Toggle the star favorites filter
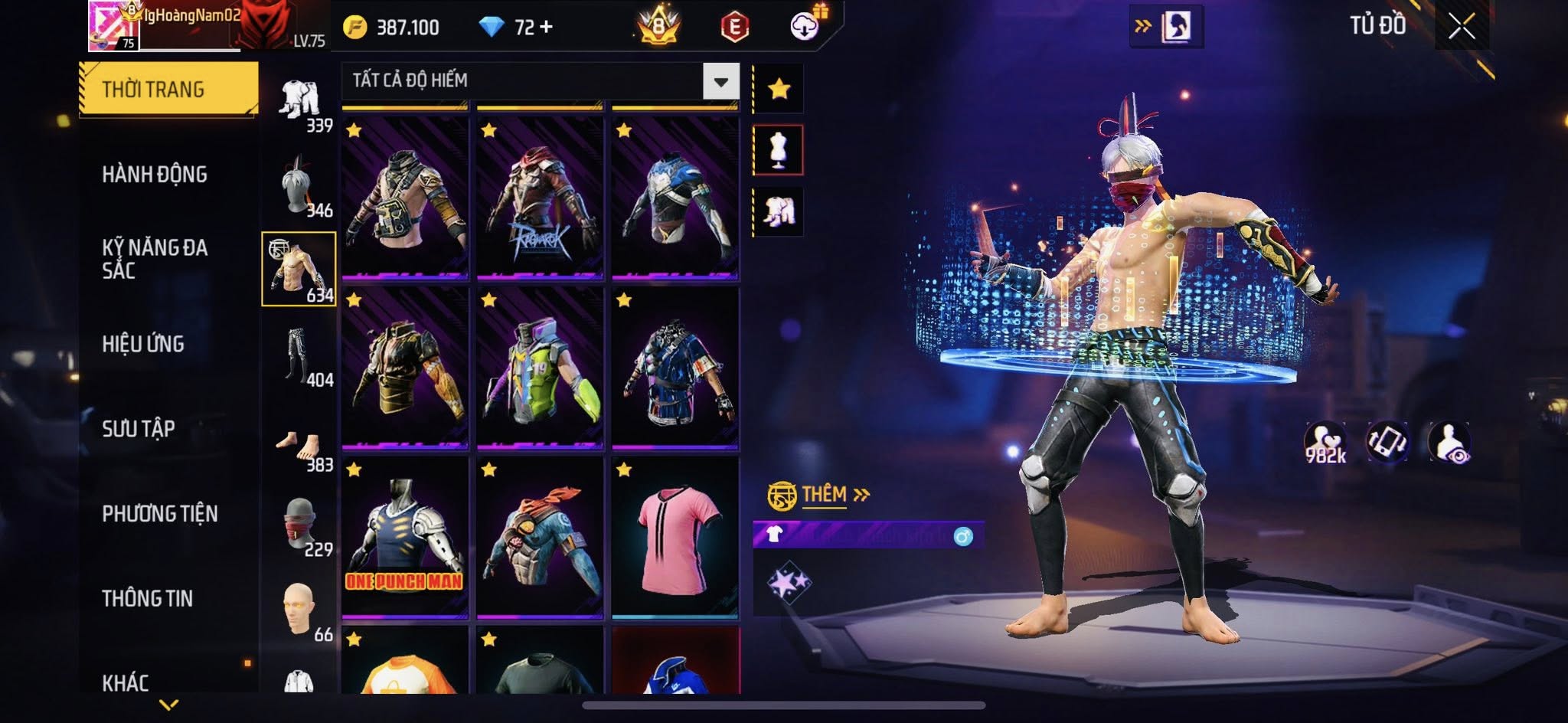Viewport: 1568px width, 723px height. [x=779, y=89]
